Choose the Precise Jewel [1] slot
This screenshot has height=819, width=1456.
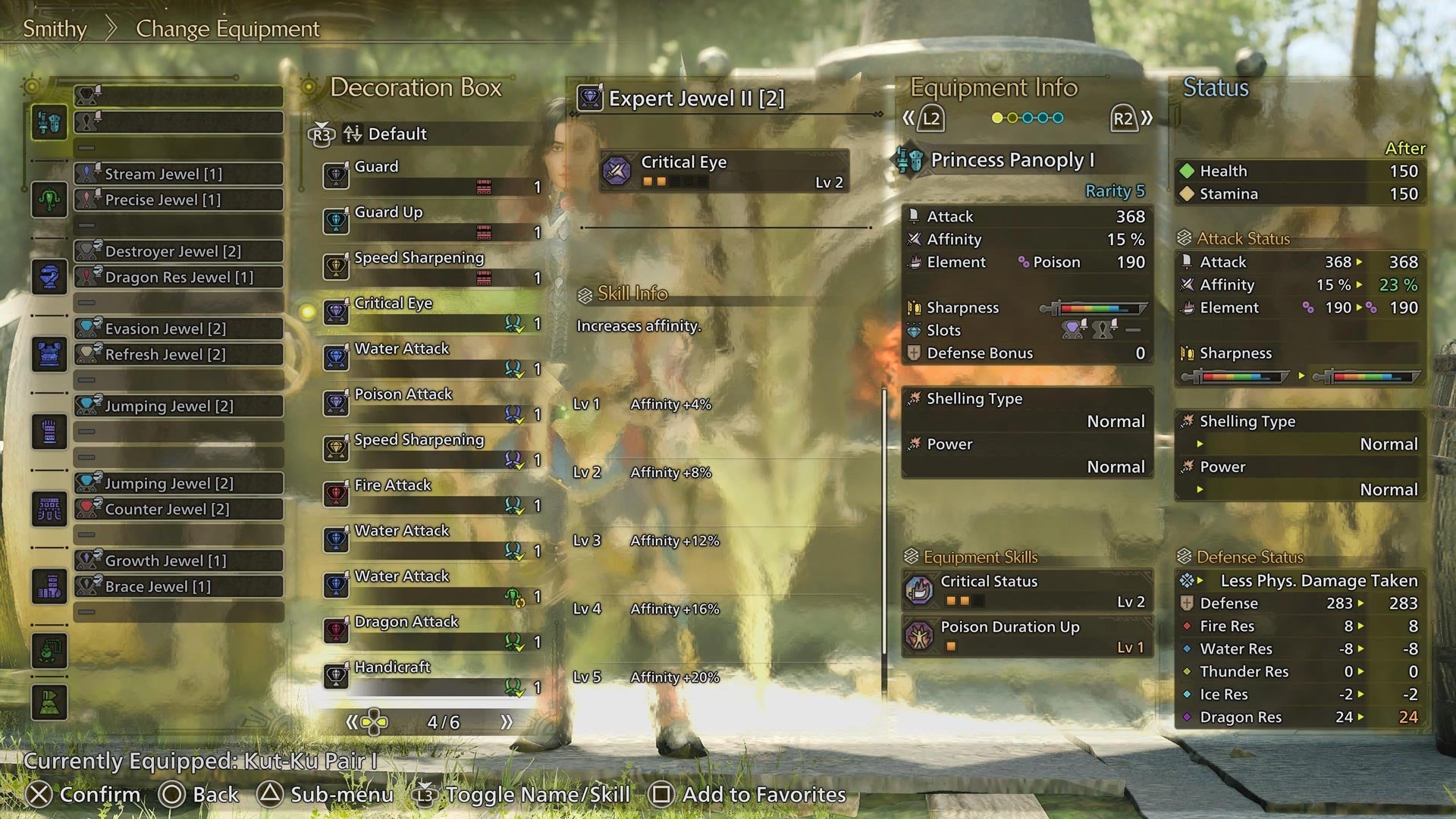coord(178,199)
